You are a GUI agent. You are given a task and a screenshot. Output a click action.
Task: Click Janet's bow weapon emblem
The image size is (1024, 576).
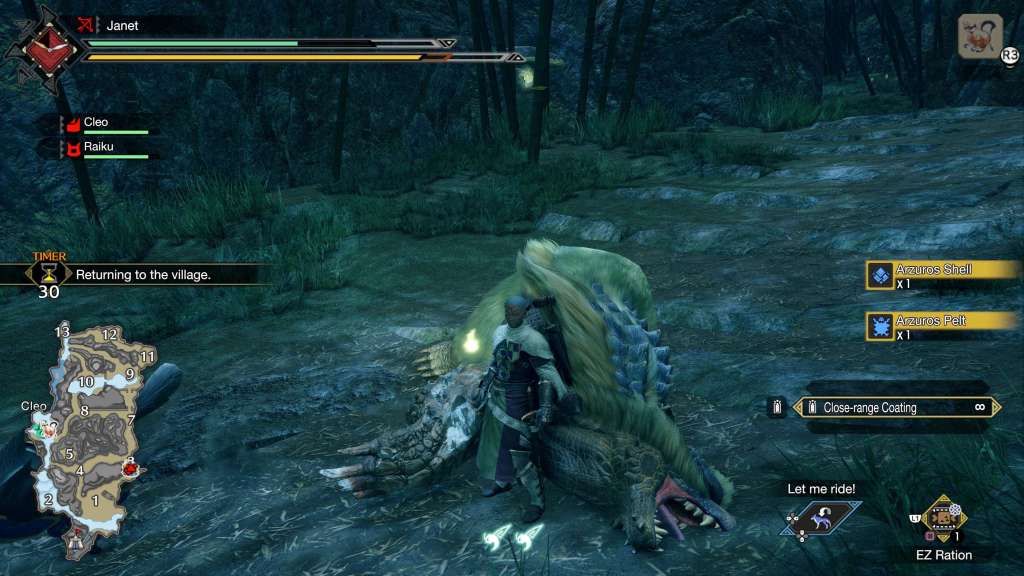[x=41, y=49]
